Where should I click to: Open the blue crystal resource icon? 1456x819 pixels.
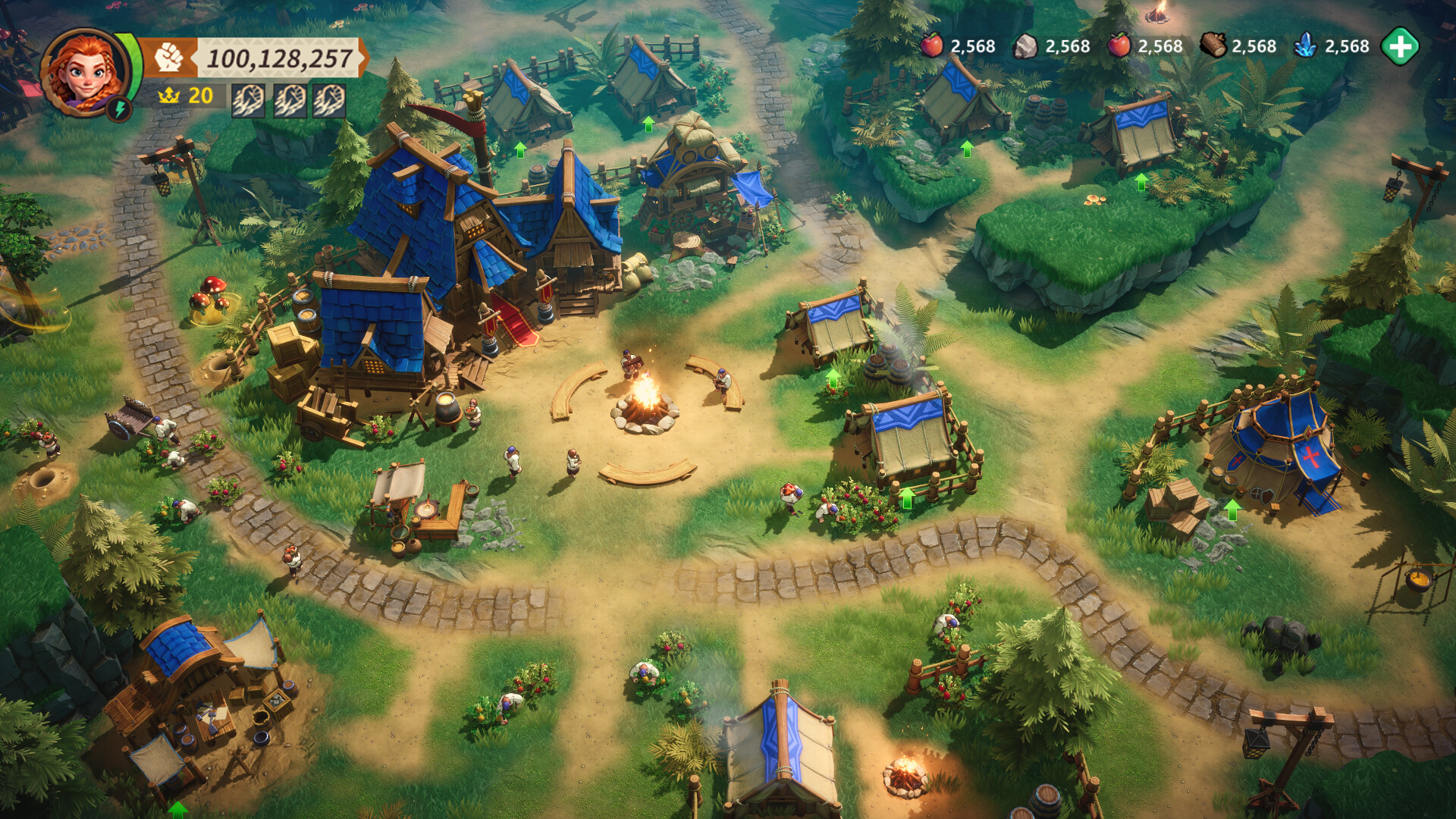(1305, 46)
